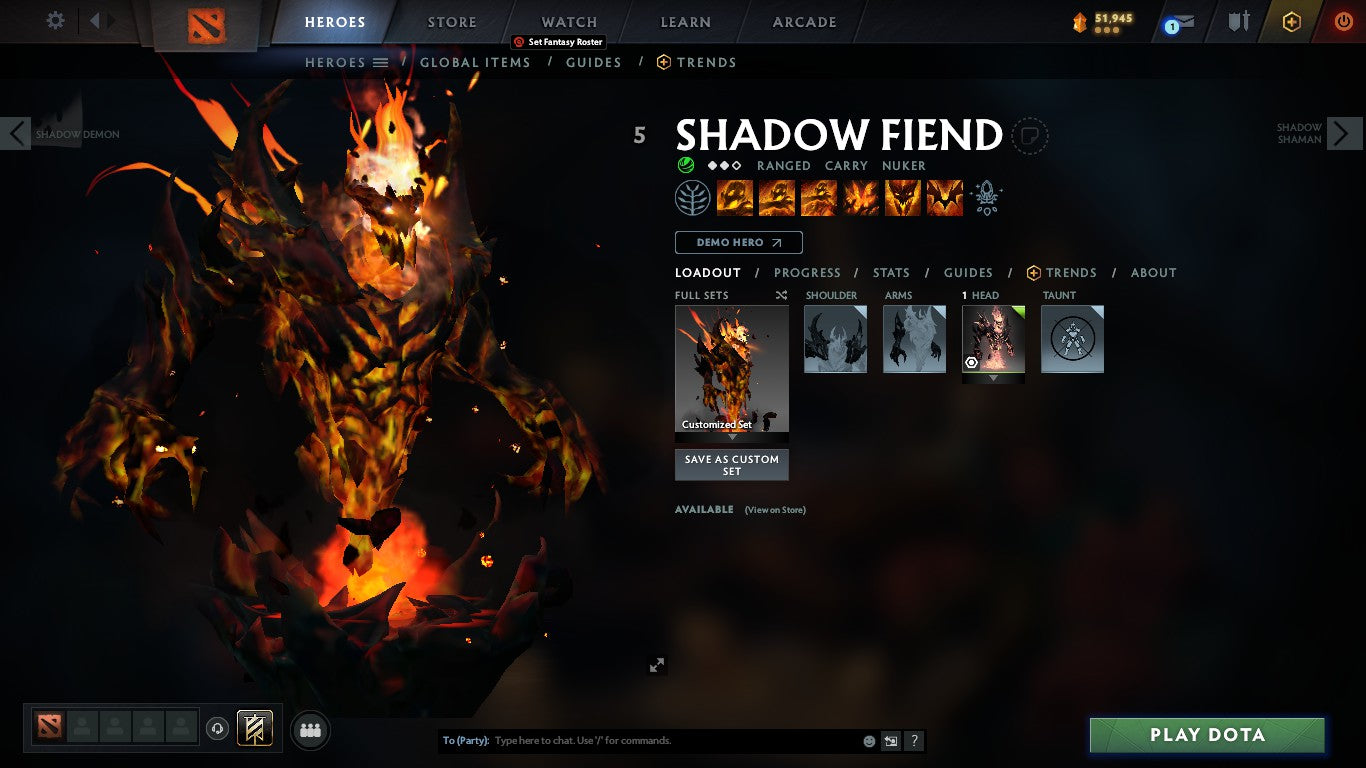Open the Customized Set dropdown arrow
This screenshot has height=768, width=1366.
(x=731, y=437)
